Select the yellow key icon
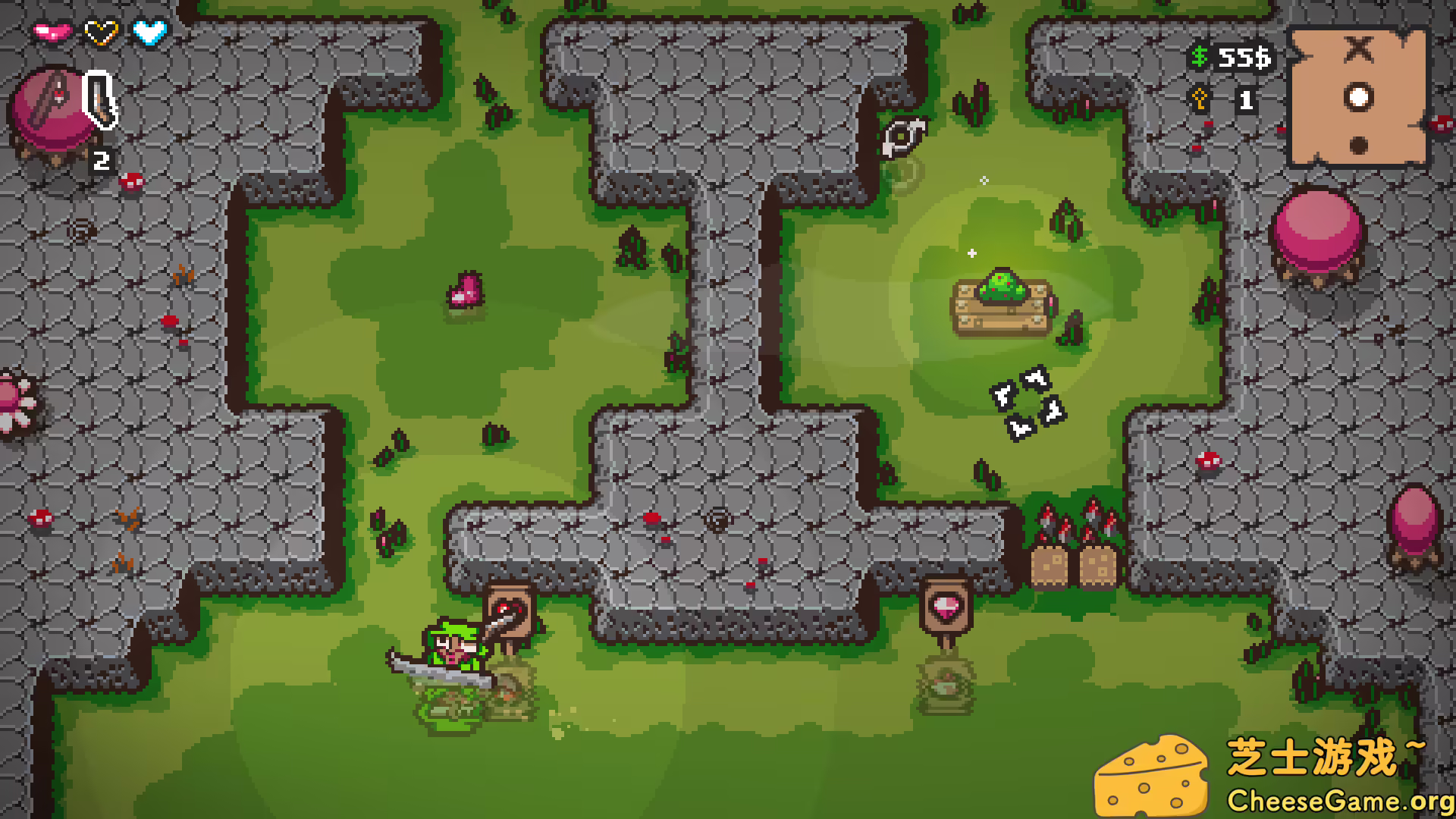 [x=1200, y=97]
